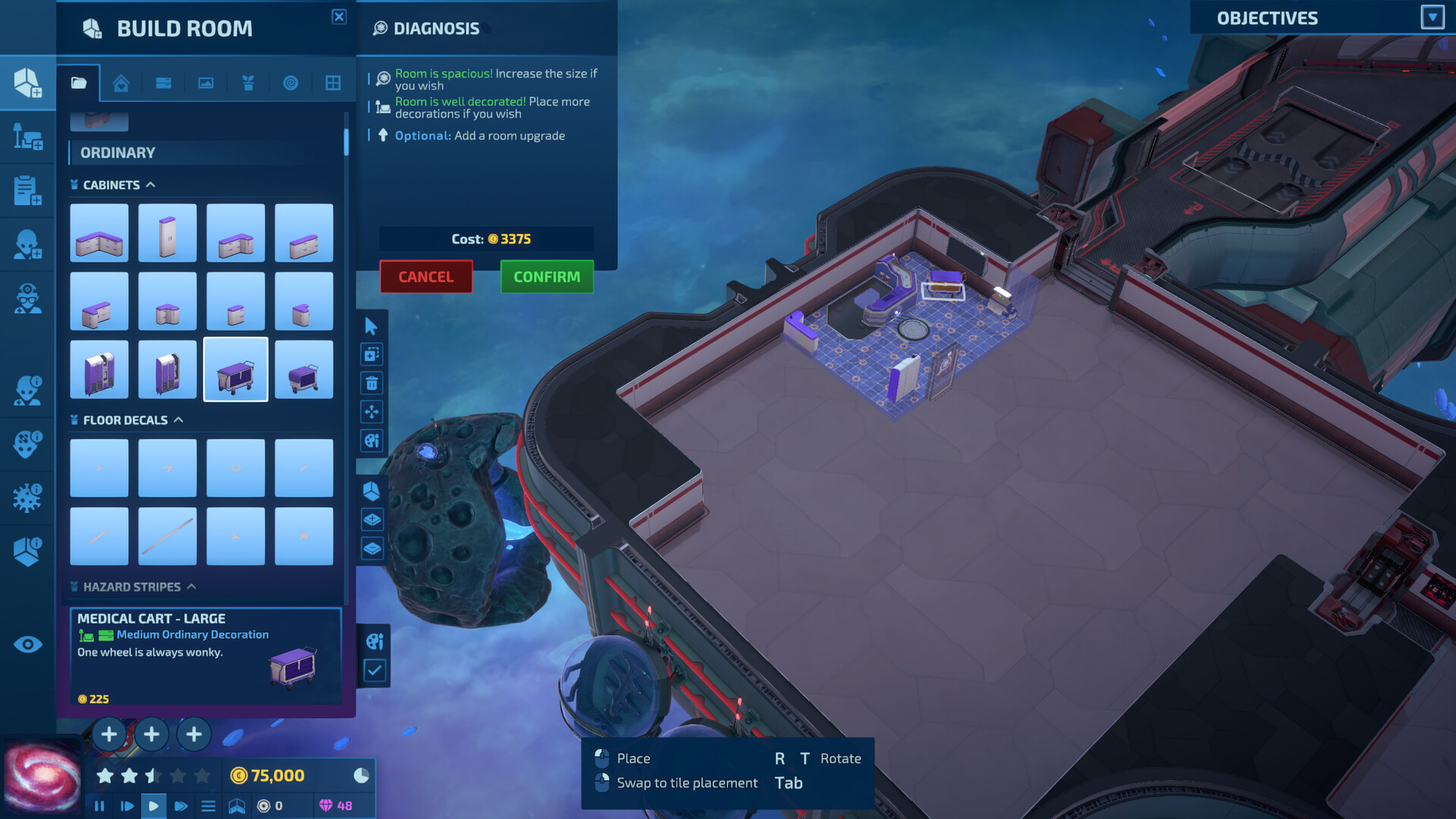Cancel the room diagnosis

coord(425,277)
